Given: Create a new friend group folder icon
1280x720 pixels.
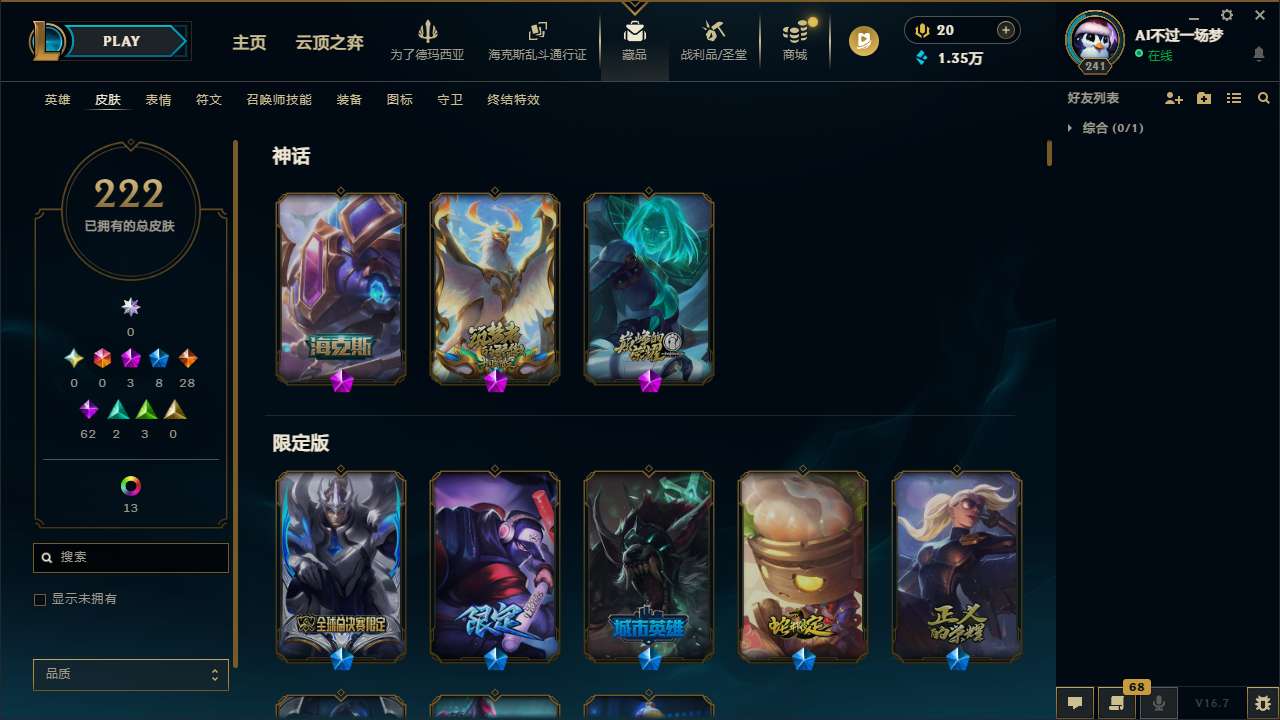Looking at the screenshot, I should point(1204,98).
